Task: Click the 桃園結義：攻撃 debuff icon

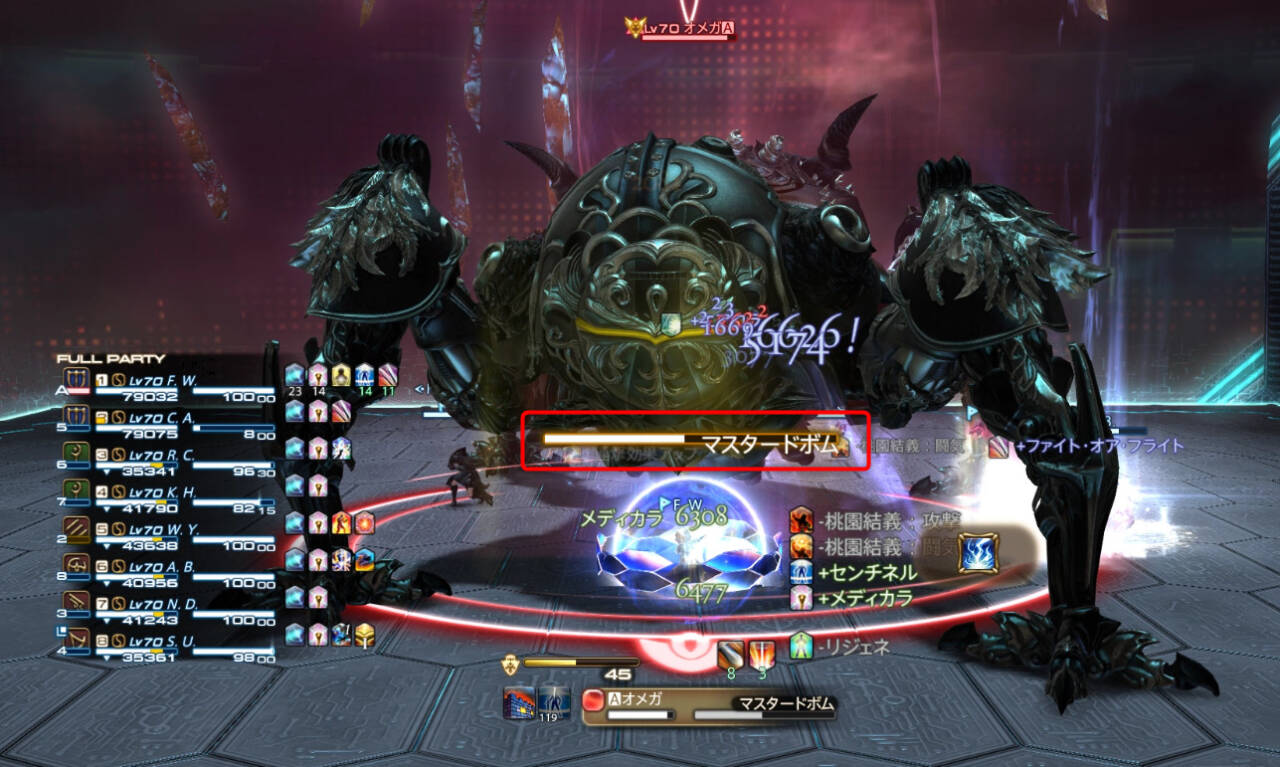Action: pyautogui.click(x=800, y=521)
